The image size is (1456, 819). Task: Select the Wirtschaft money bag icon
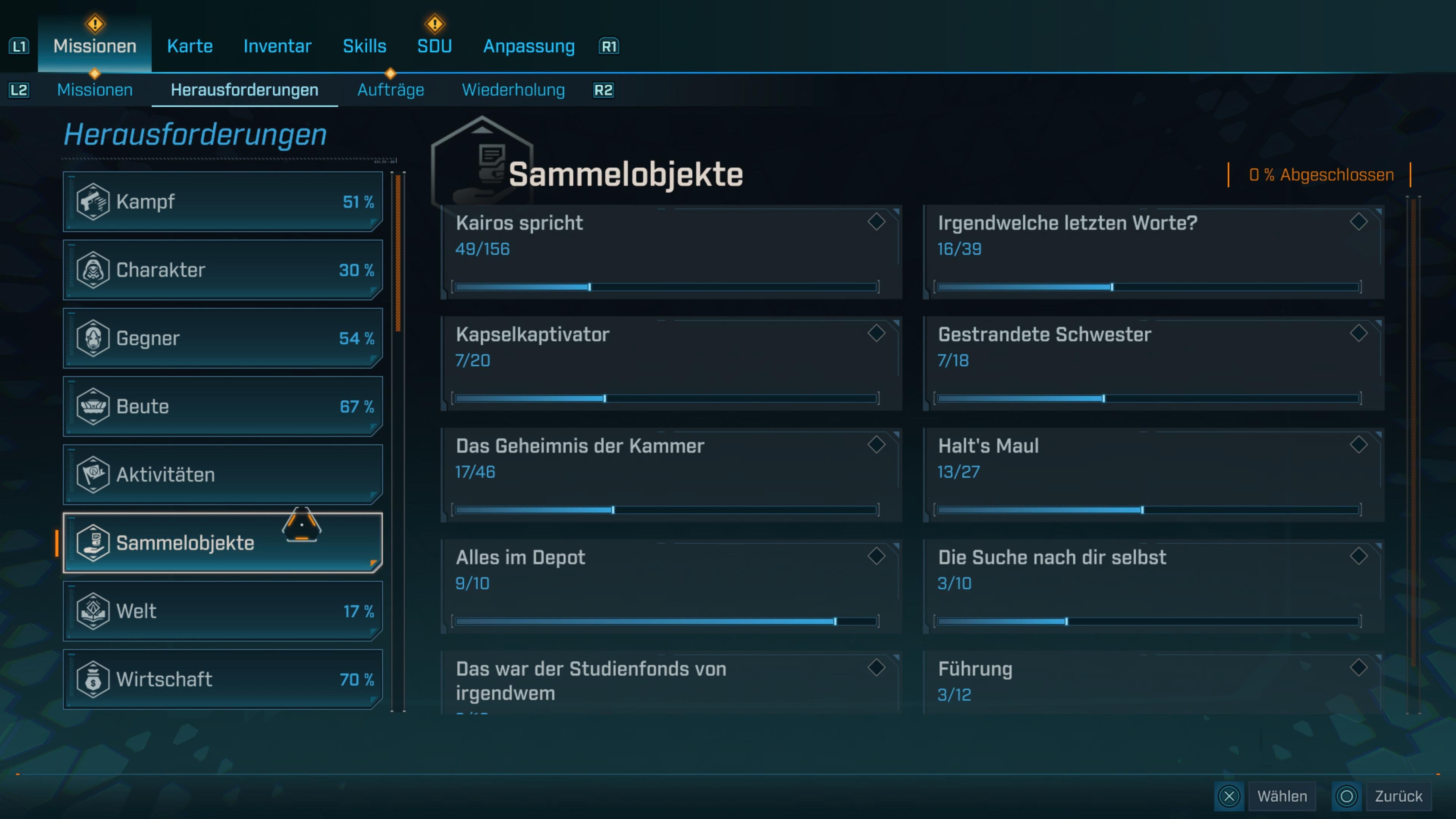click(x=94, y=679)
